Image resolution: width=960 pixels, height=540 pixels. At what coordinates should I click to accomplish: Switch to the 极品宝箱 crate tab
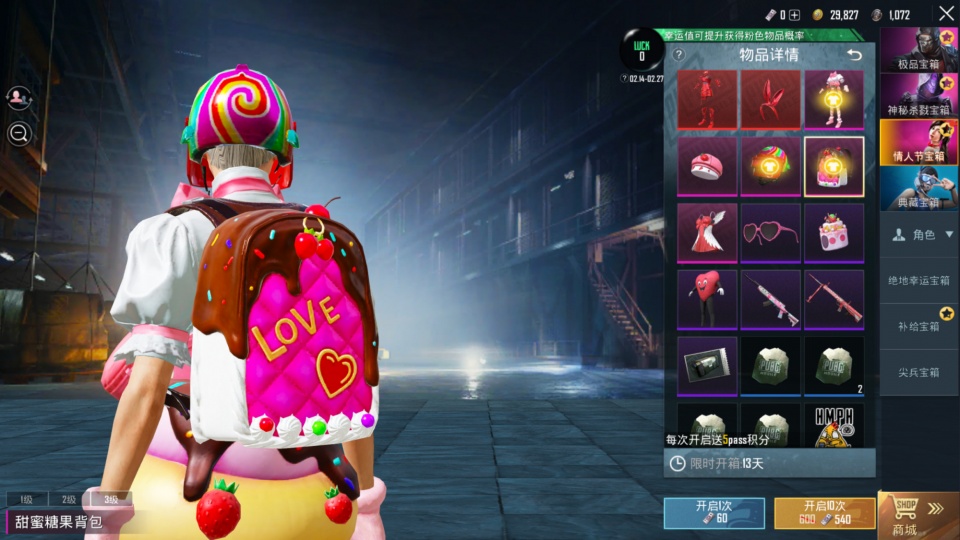pos(918,51)
